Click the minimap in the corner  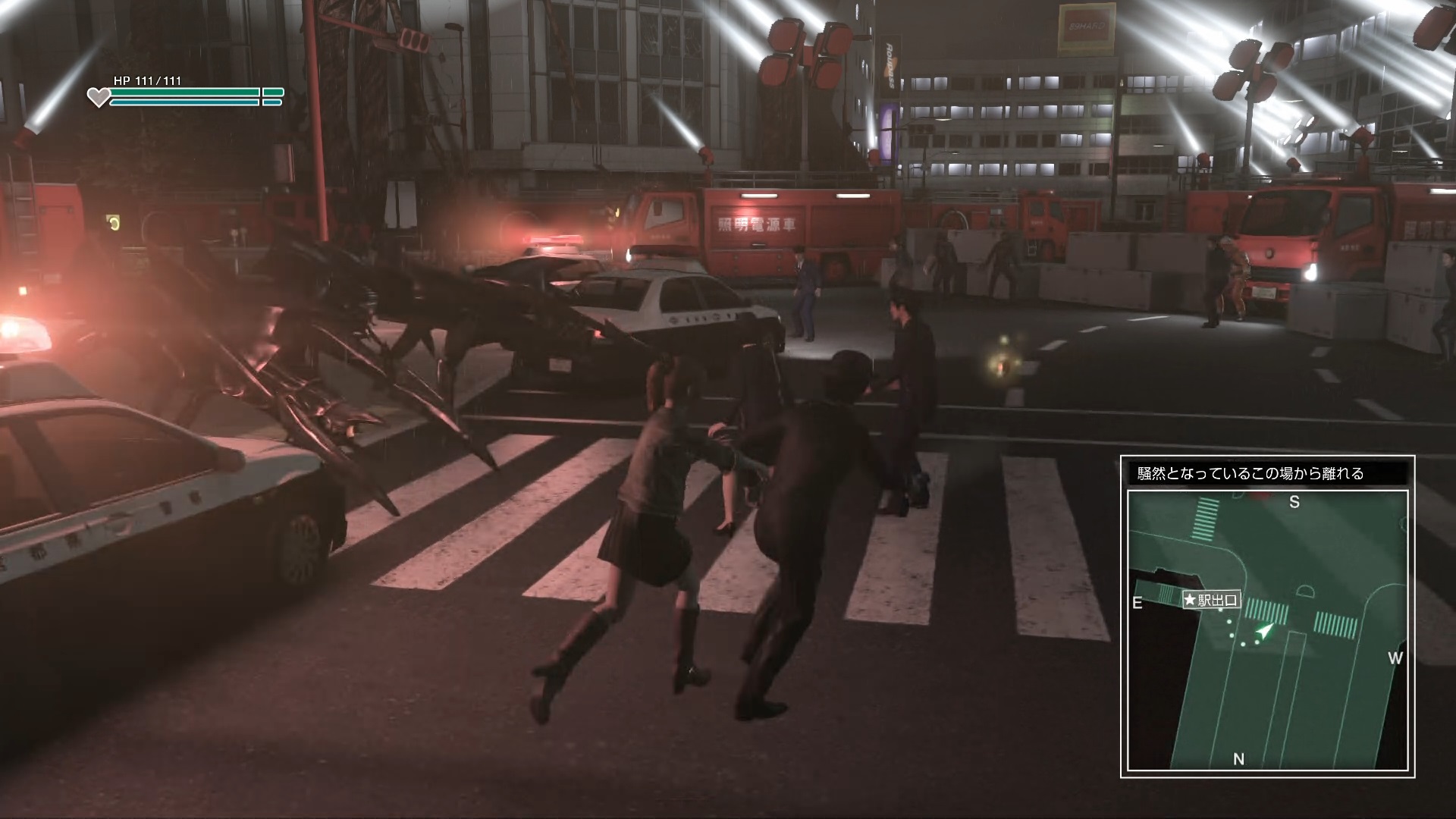(x=1267, y=629)
